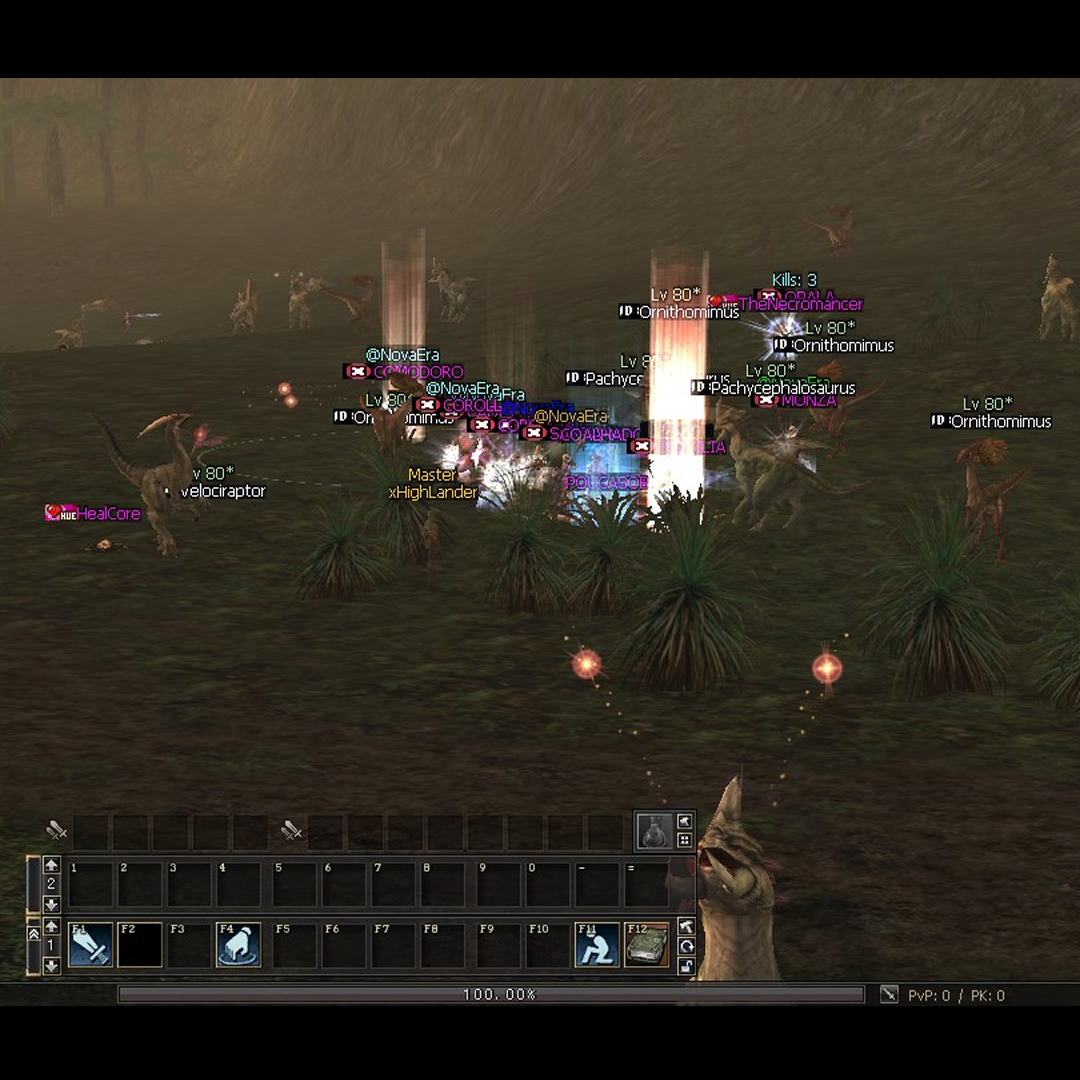This screenshot has height=1080, width=1080.
Task: Click the potion flask auto-use slot
Action: [654, 830]
